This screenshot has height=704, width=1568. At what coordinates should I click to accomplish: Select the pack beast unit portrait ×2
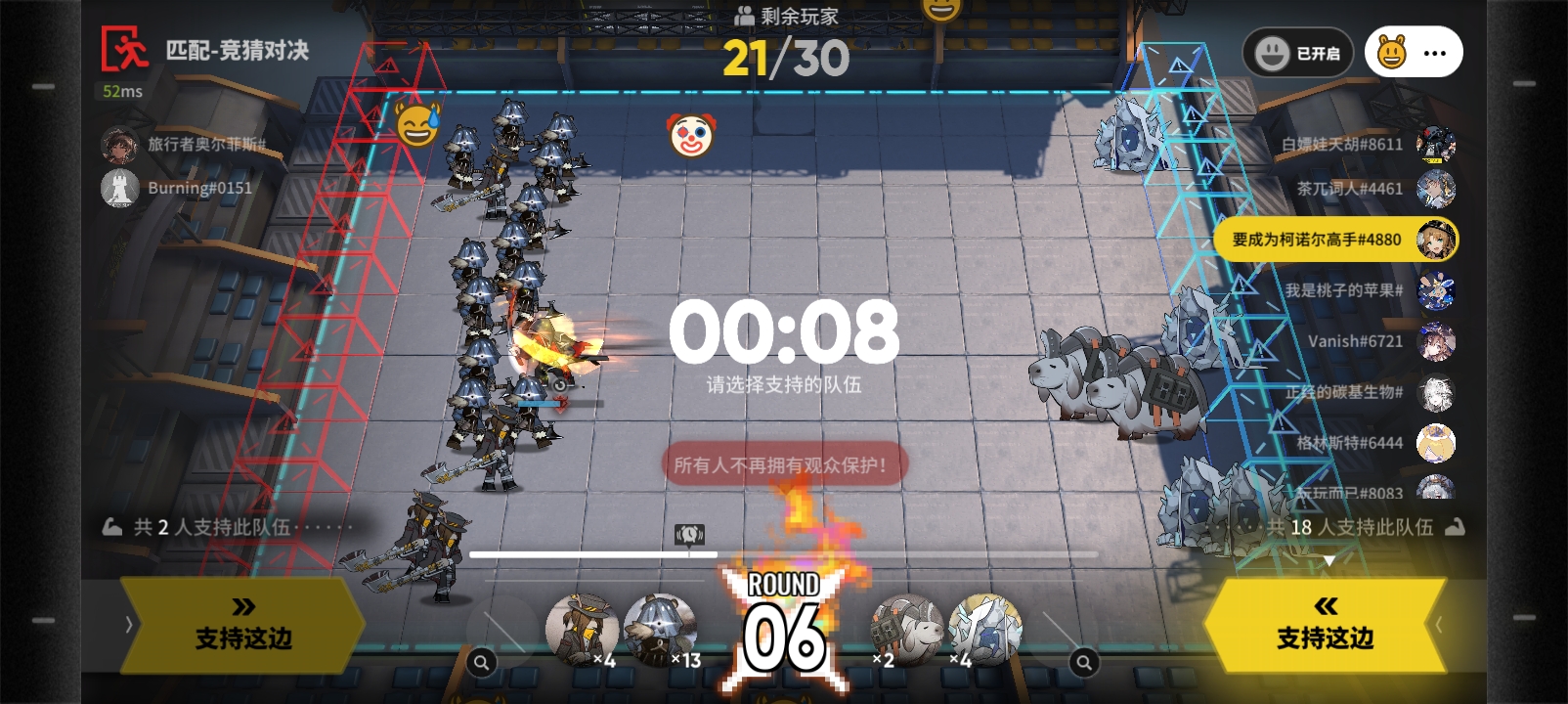(905, 629)
